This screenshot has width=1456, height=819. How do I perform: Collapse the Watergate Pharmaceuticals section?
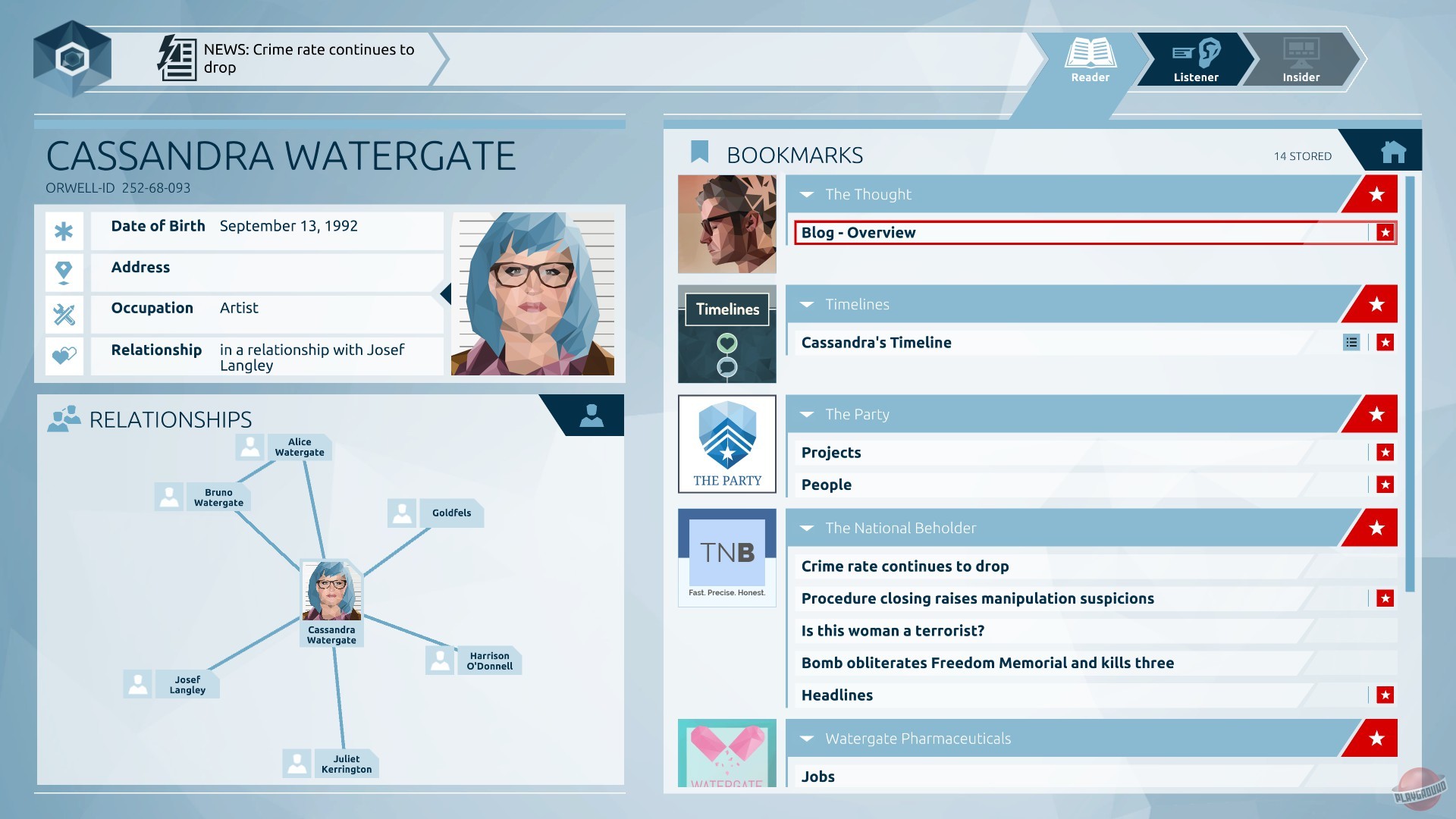[807, 738]
